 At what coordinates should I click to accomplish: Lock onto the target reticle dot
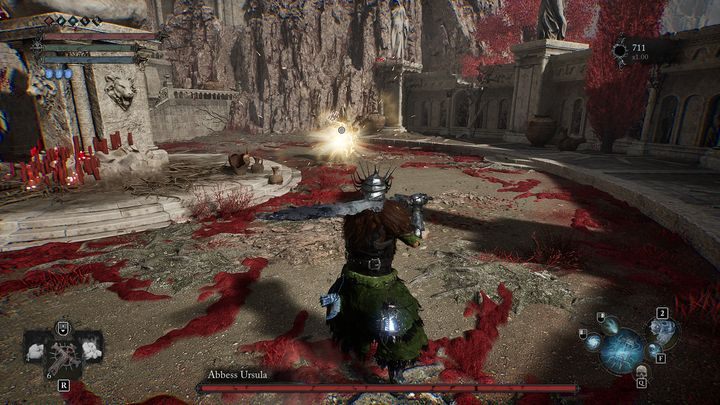click(341, 130)
